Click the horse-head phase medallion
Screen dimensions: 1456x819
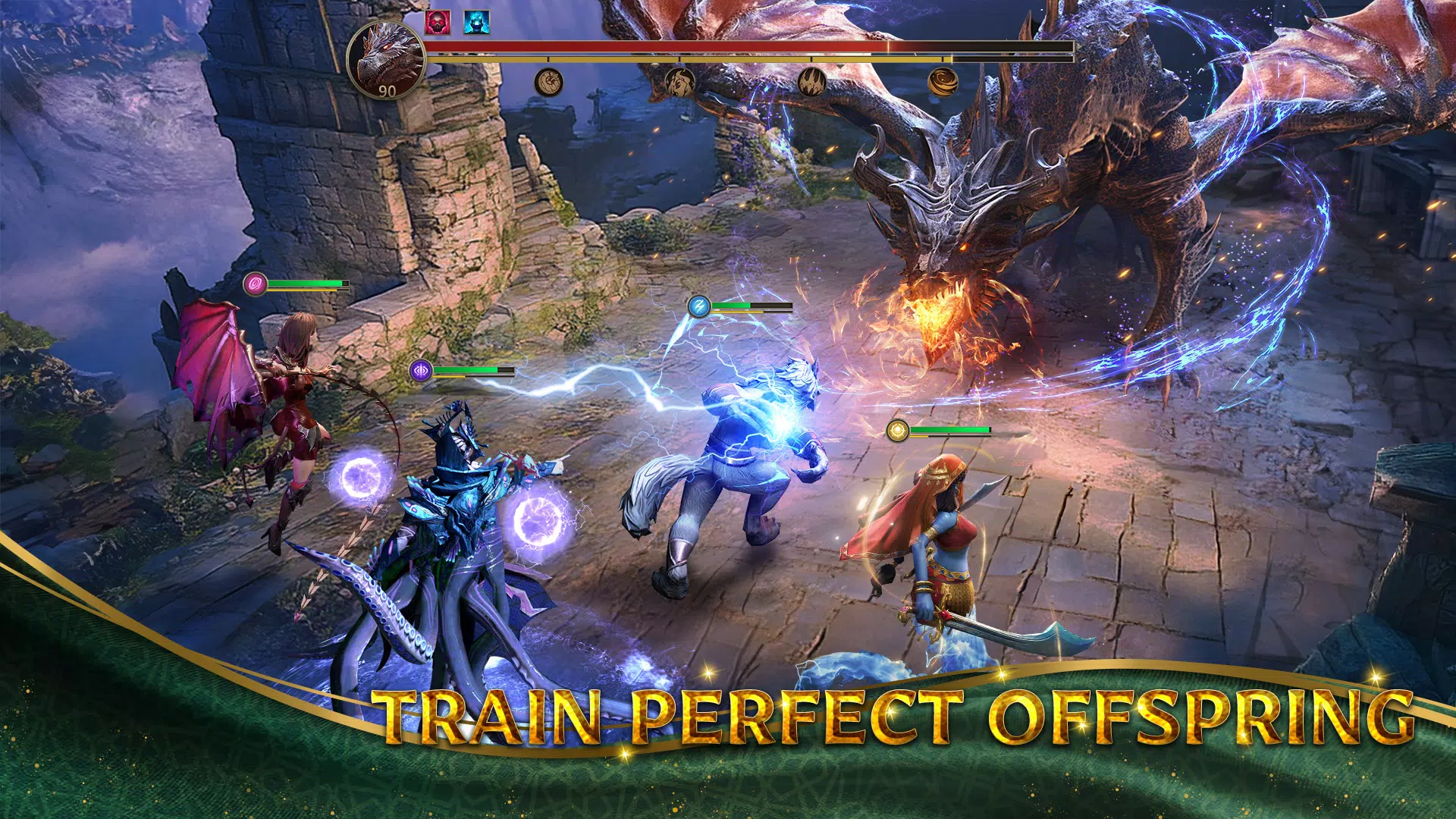(x=679, y=82)
